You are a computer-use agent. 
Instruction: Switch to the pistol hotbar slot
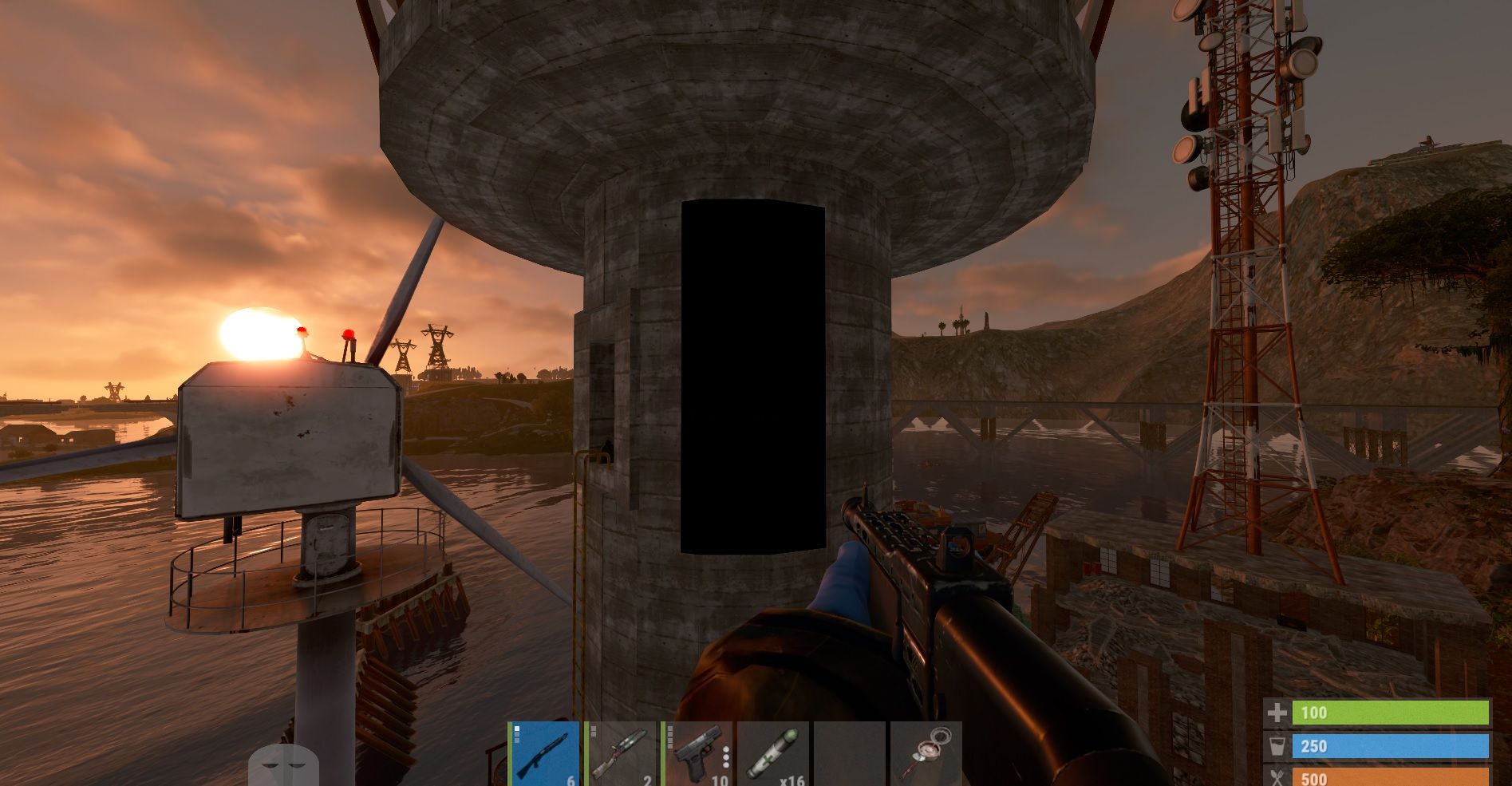click(x=697, y=754)
